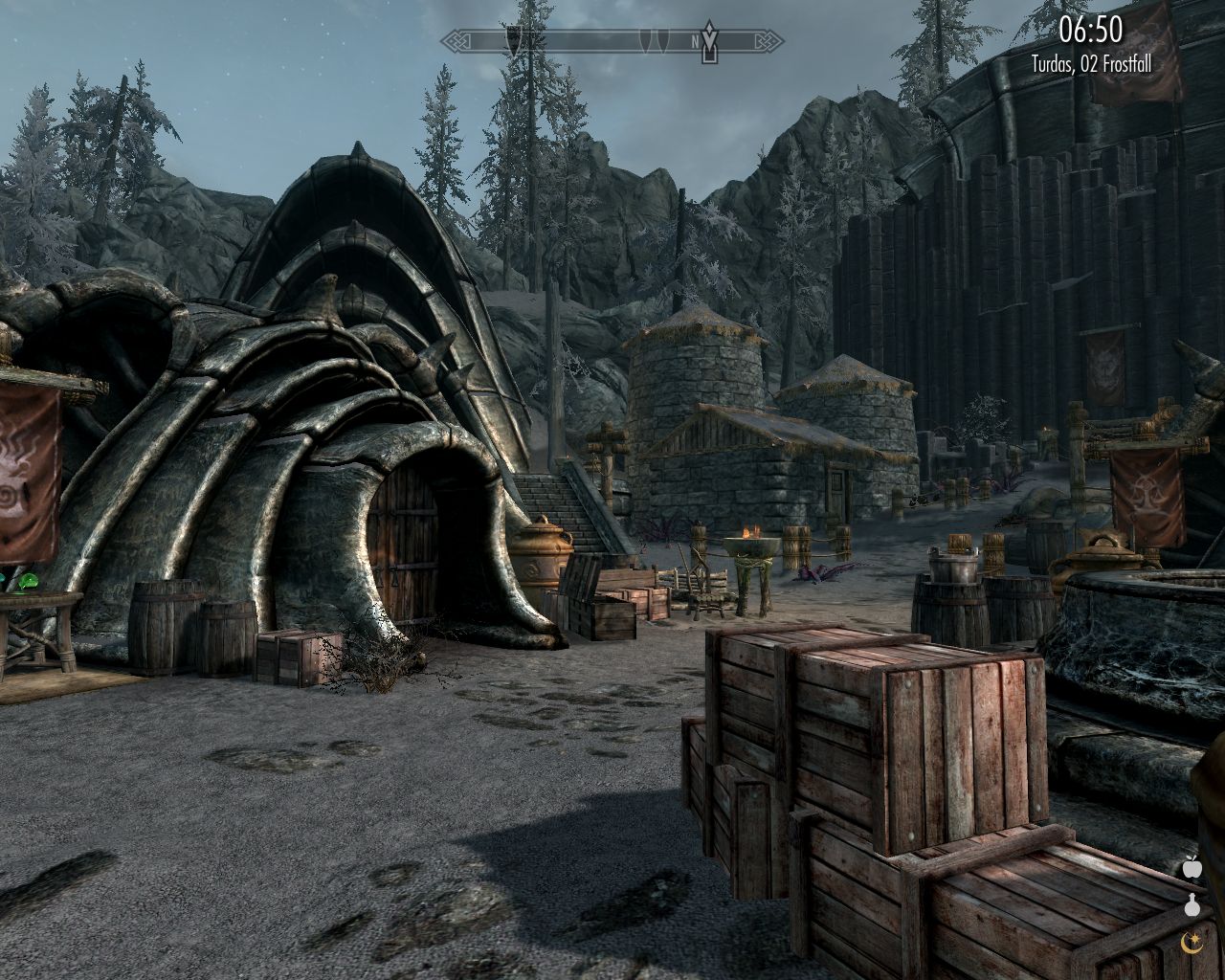Viewport: 1225px width, 980px height.
Task: Select the flask thirst status icon
Action: (x=1192, y=904)
